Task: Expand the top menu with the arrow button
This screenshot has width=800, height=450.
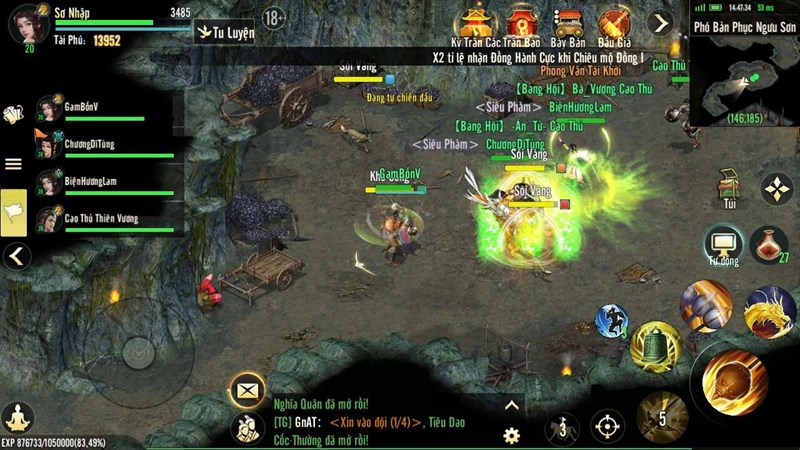Action: (x=660, y=23)
